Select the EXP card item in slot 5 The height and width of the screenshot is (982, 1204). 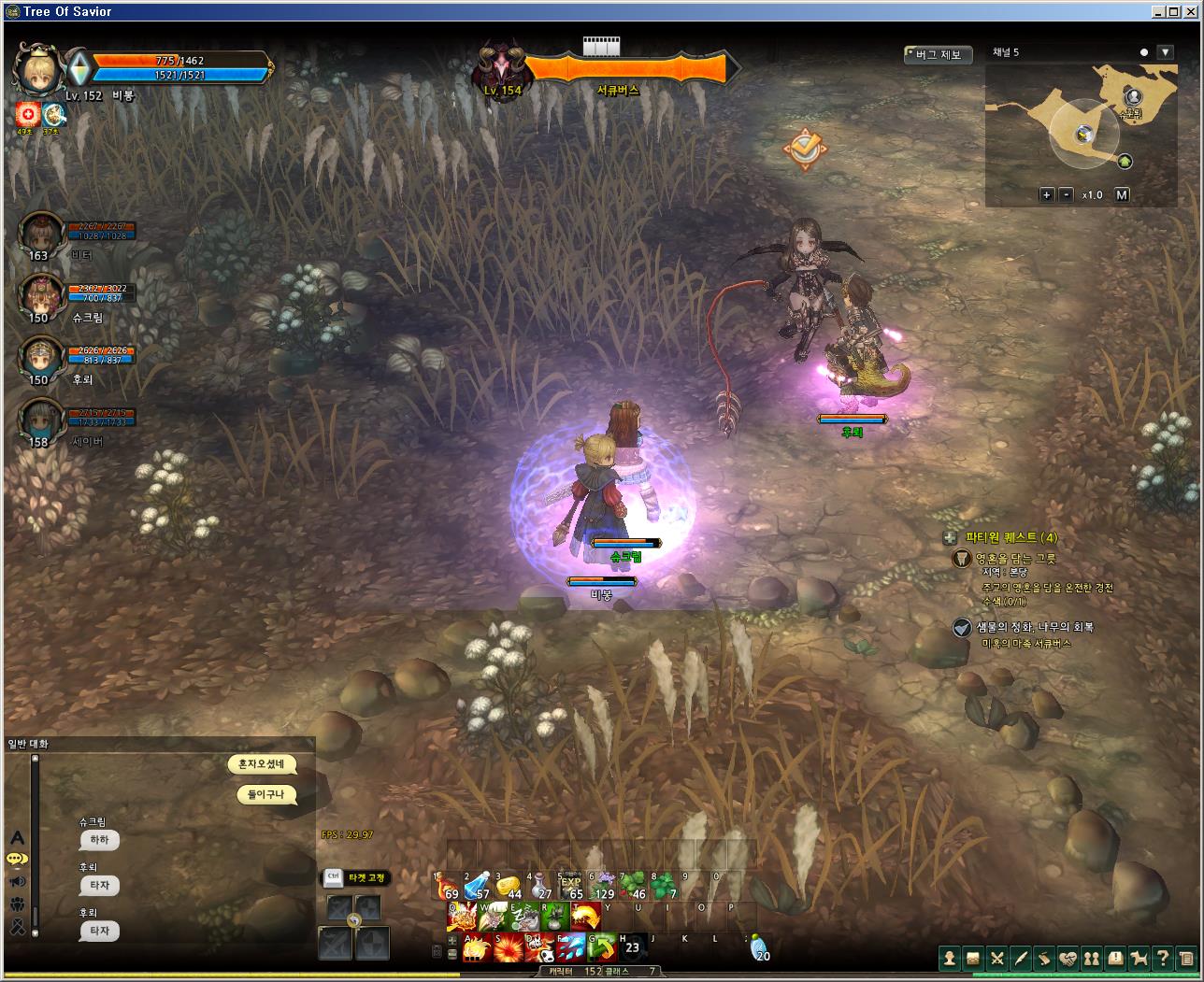[x=570, y=886]
